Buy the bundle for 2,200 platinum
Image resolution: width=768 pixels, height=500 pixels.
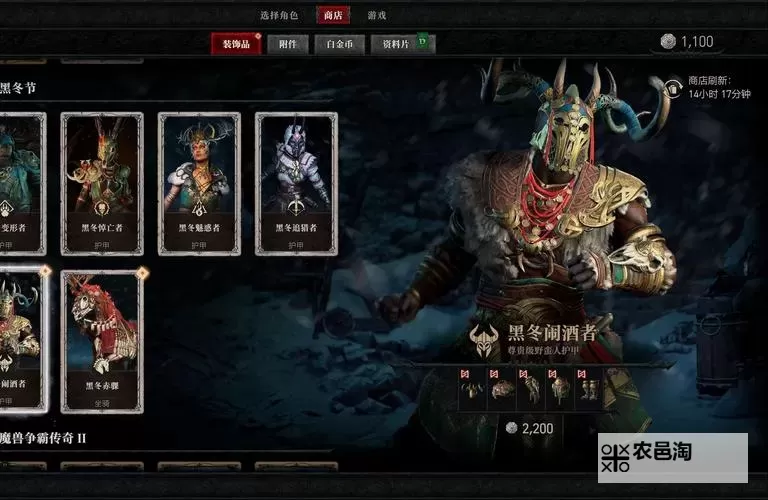coord(530,428)
